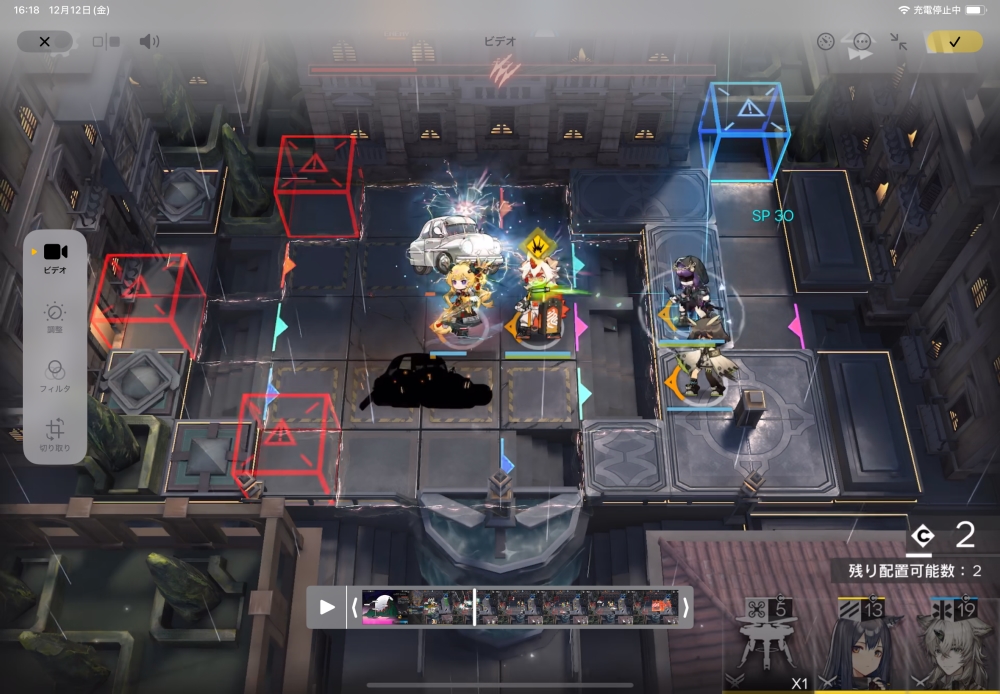Select the drone summon card costing 5
The image size is (1000, 694).
765,640
